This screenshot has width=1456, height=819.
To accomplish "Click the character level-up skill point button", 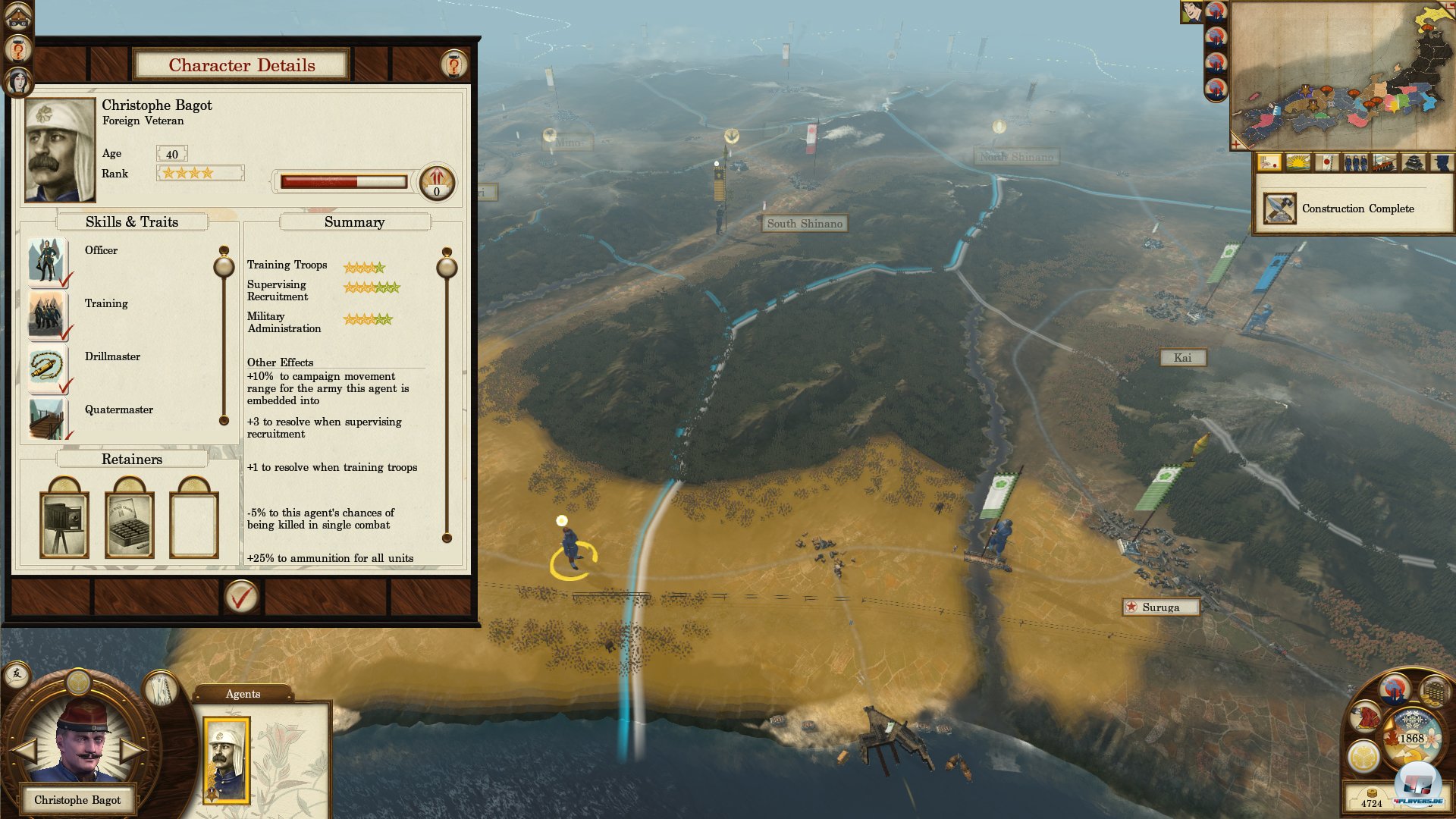I will (437, 182).
